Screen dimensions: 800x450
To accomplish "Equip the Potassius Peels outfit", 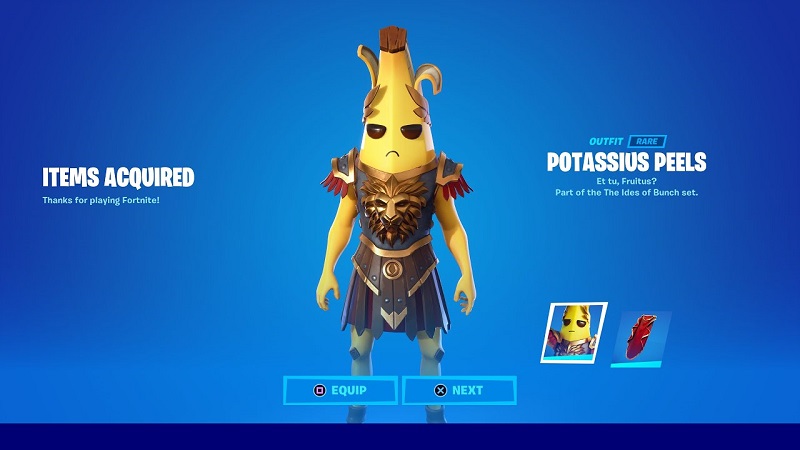I will pos(341,390).
